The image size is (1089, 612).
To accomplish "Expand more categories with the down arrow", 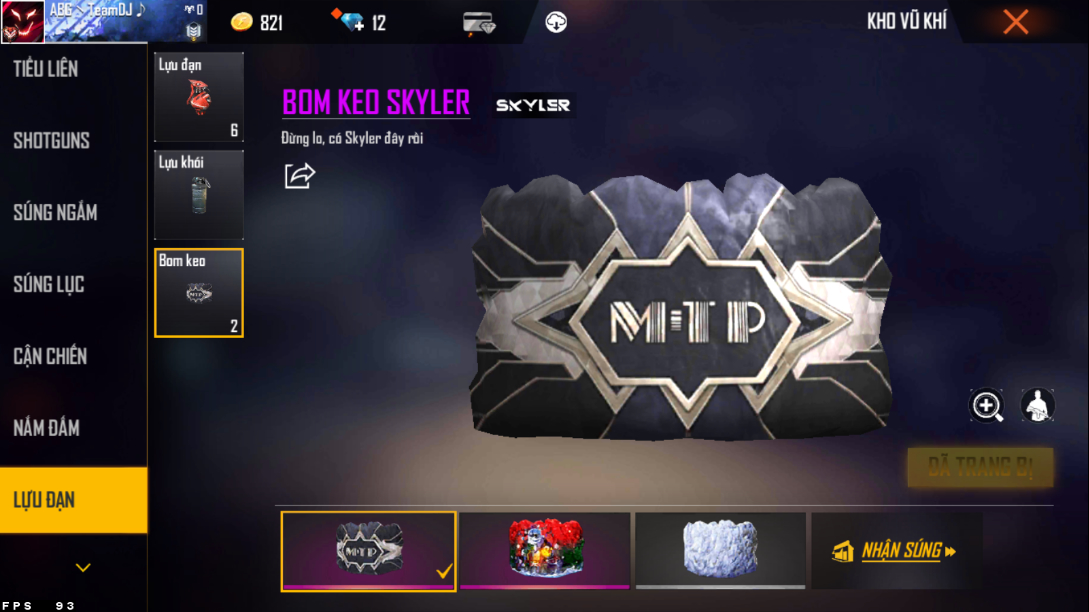I will (x=83, y=568).
